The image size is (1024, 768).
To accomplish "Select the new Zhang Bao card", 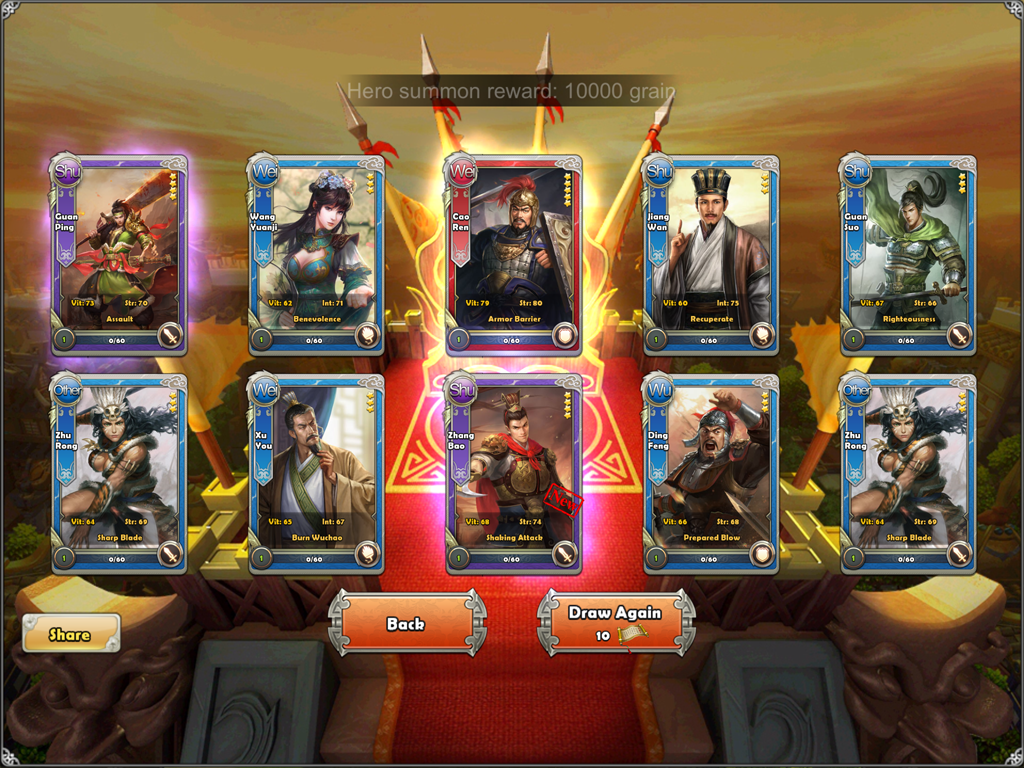I will pyautogui.click(x=513, y=474).
